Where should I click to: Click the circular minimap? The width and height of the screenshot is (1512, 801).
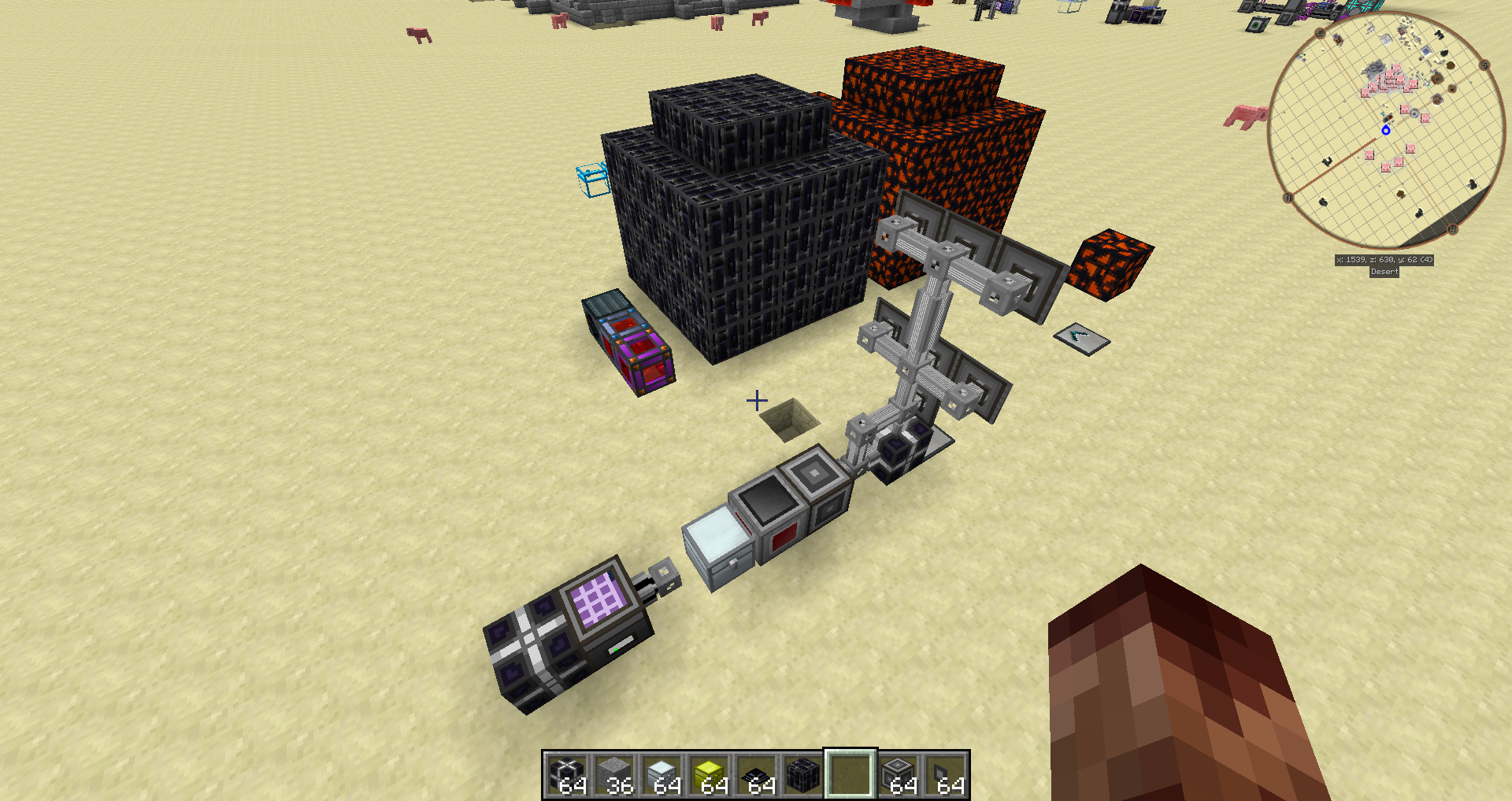[x=1384, y=131]
